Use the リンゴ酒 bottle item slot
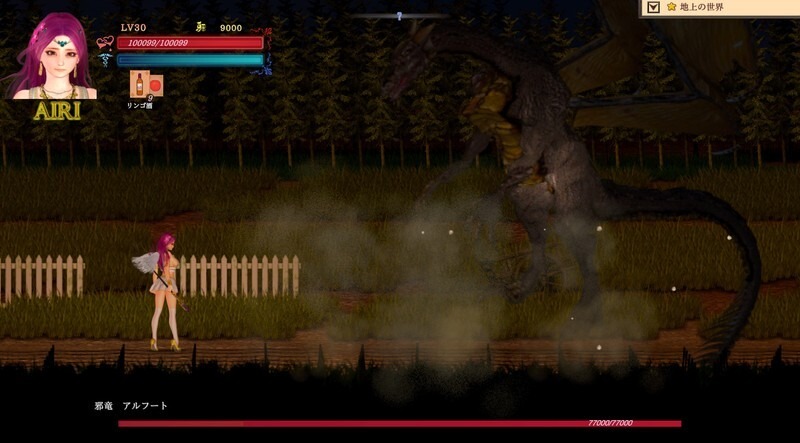800x443 pixels. coord(140,84)
